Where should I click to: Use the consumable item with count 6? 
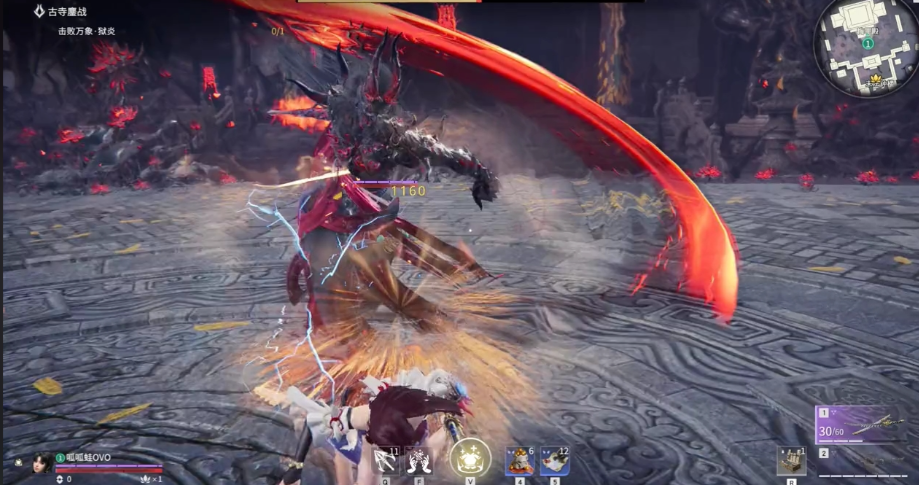(518, 460)
